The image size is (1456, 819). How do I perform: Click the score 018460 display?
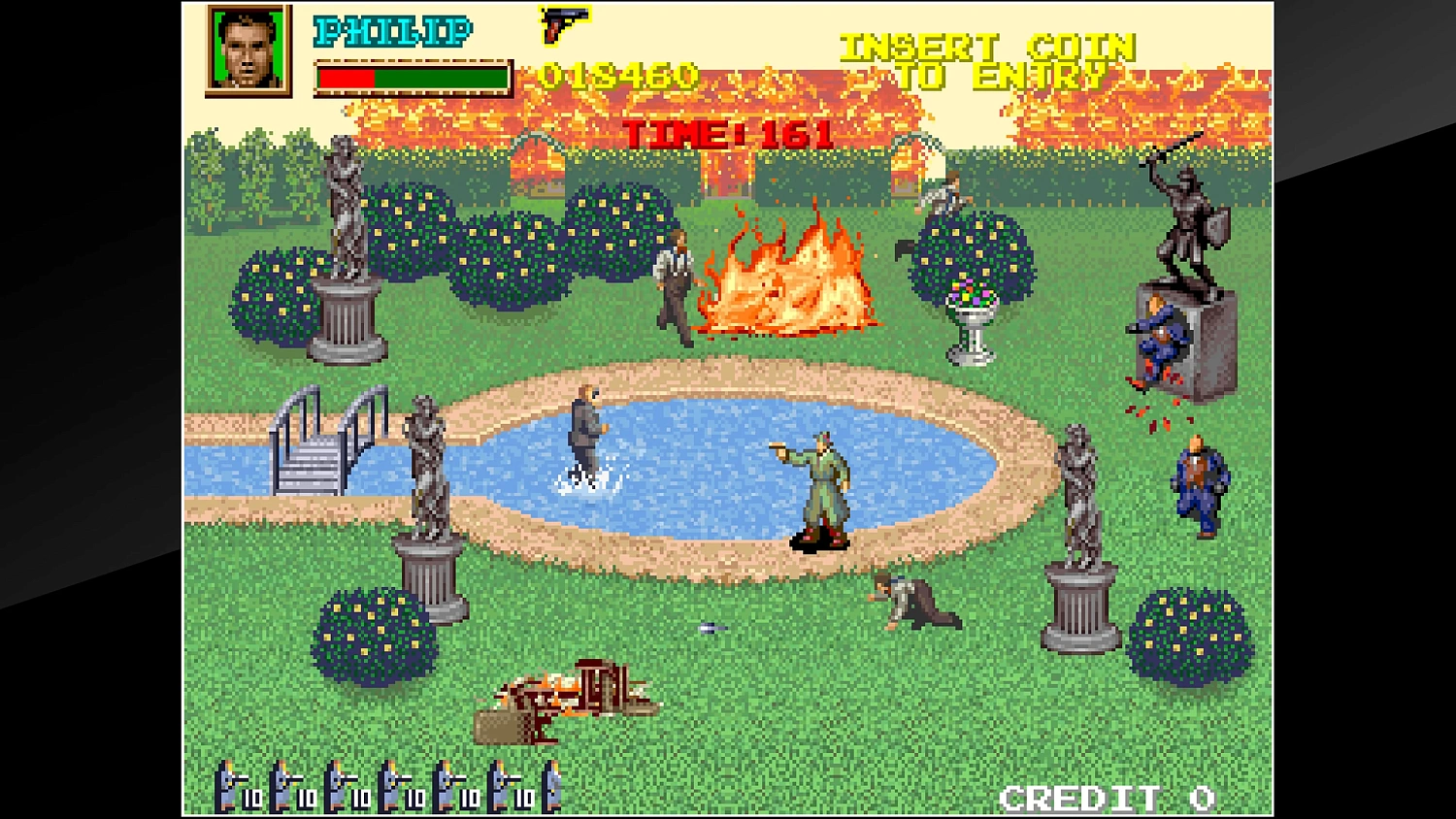[x=616, y=76]
